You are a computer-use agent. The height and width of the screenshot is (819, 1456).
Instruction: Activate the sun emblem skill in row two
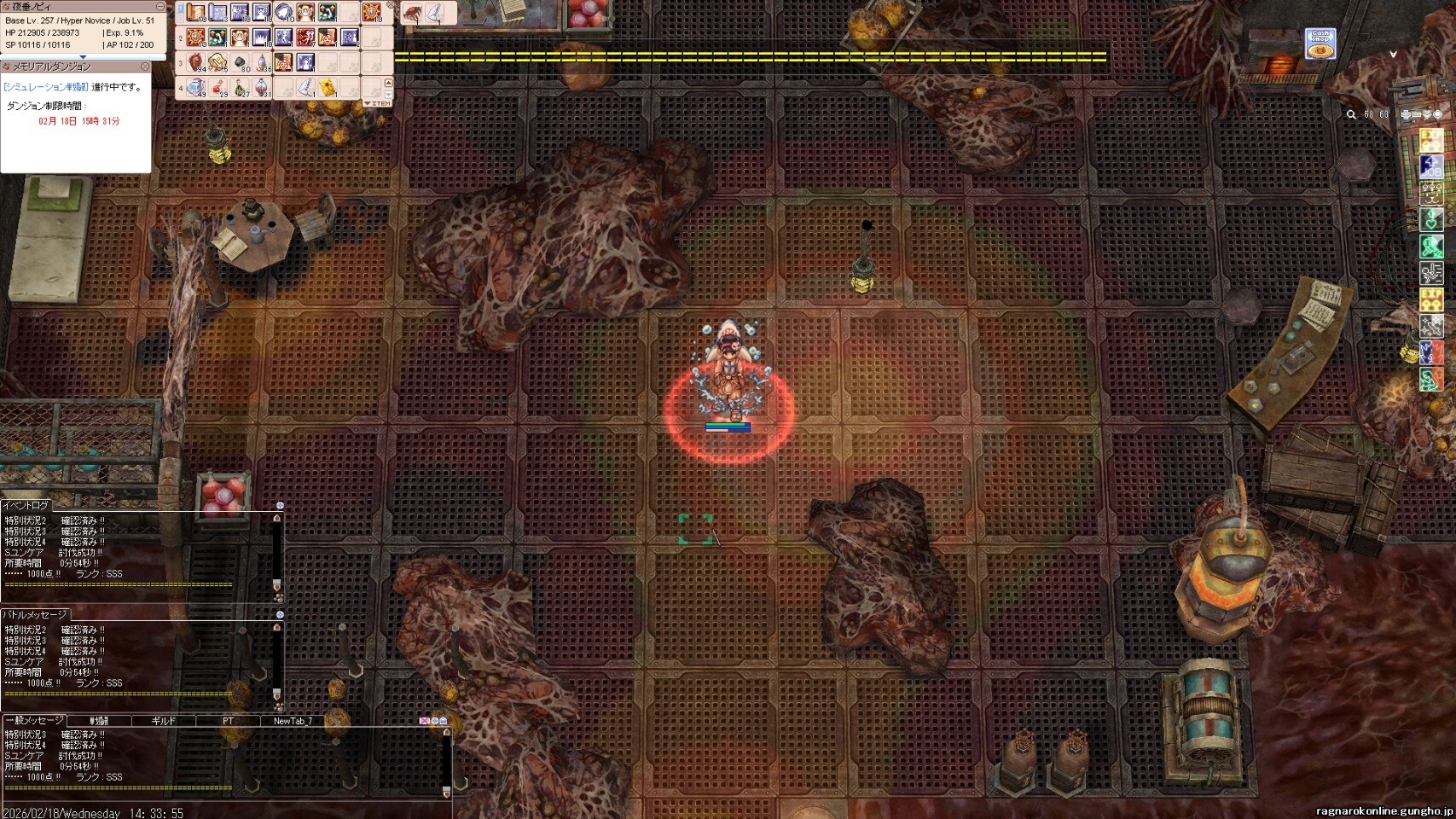pyautogui.click(x=196, y=38)
